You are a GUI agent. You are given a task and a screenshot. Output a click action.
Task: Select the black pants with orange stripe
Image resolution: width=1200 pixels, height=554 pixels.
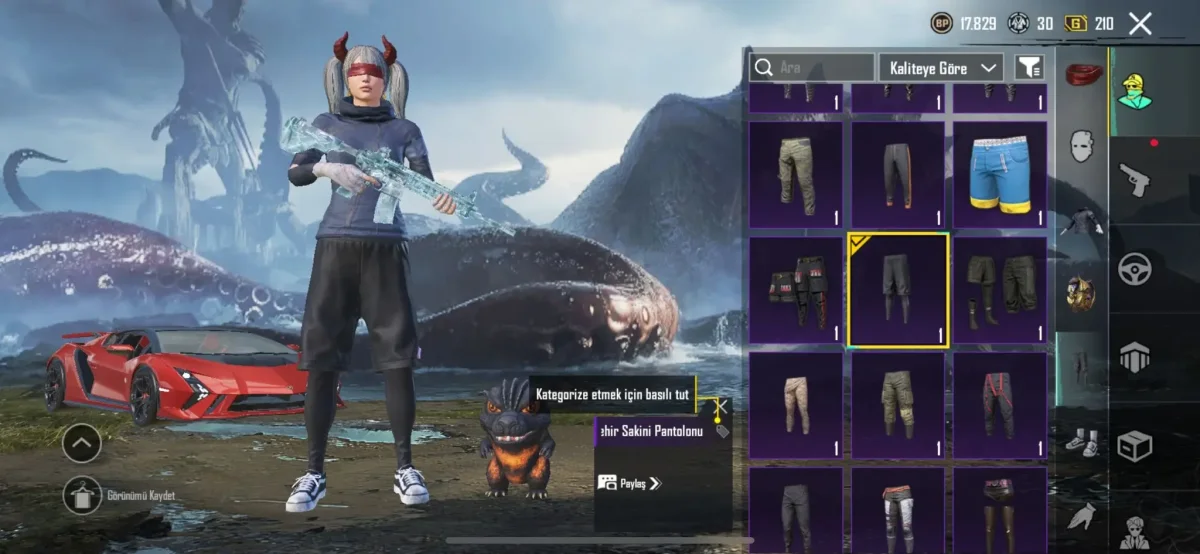(897, 175)
